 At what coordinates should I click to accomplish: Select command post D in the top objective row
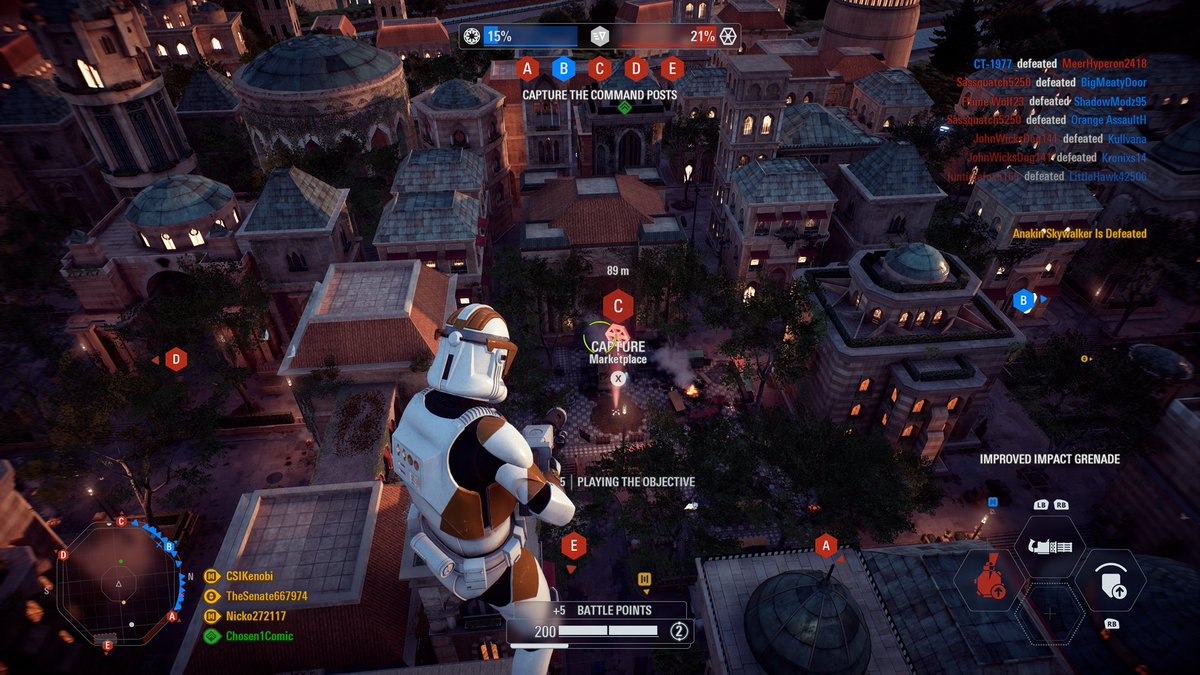pyautogui.click(x=636, y=69)
